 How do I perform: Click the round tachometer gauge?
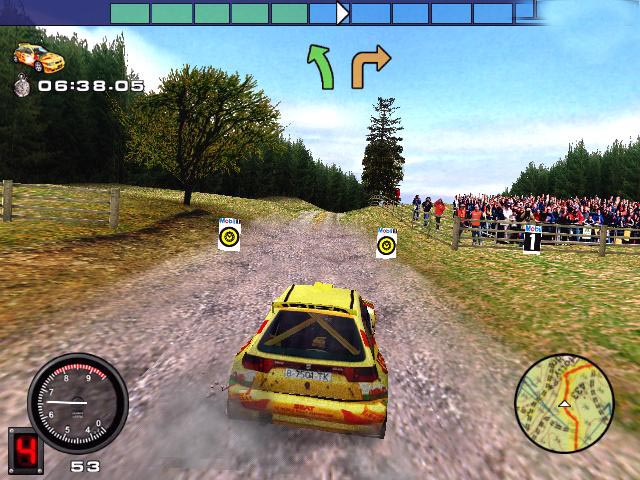tap(78, 403)
